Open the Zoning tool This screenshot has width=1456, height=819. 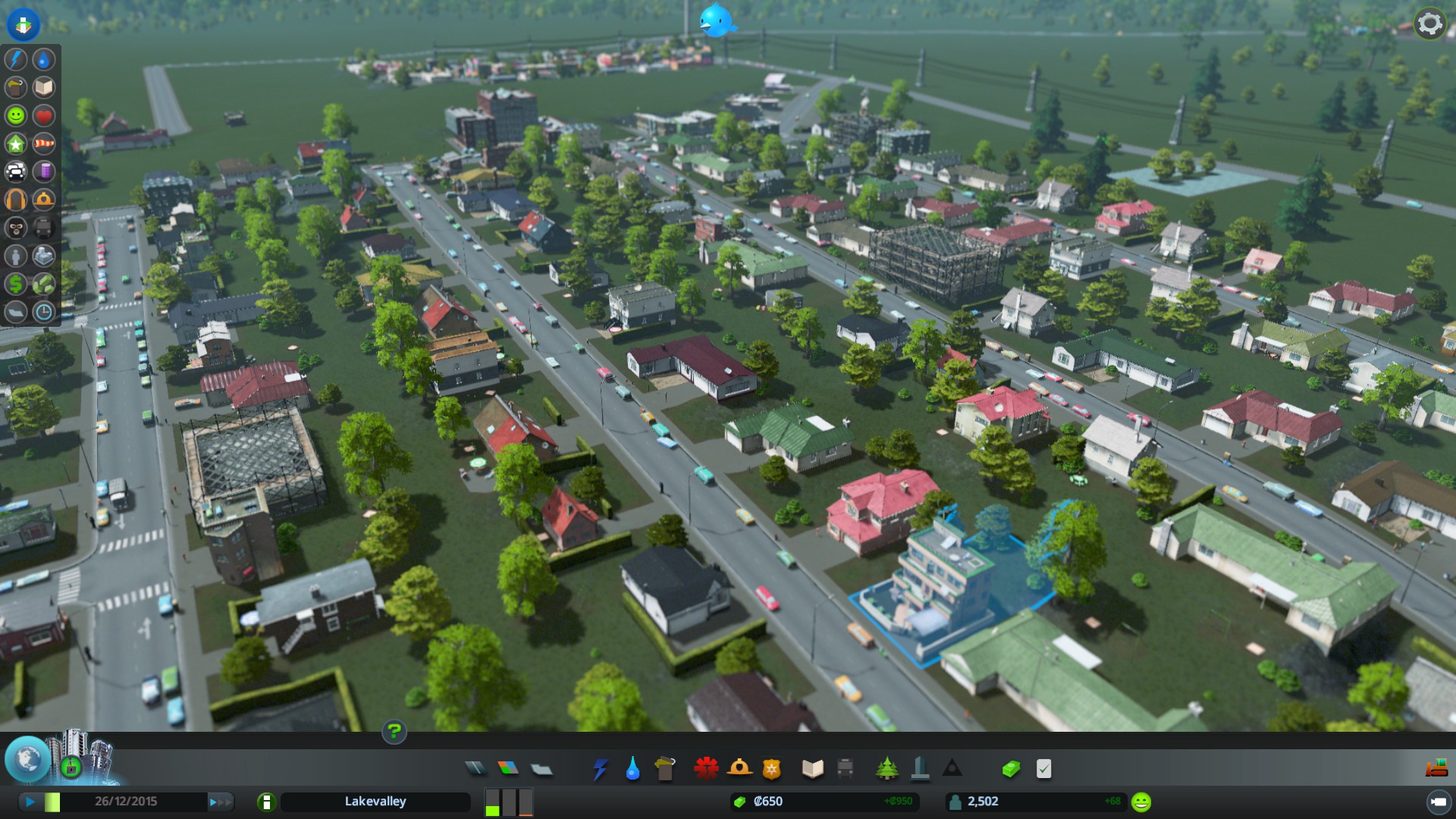[508, 769]
